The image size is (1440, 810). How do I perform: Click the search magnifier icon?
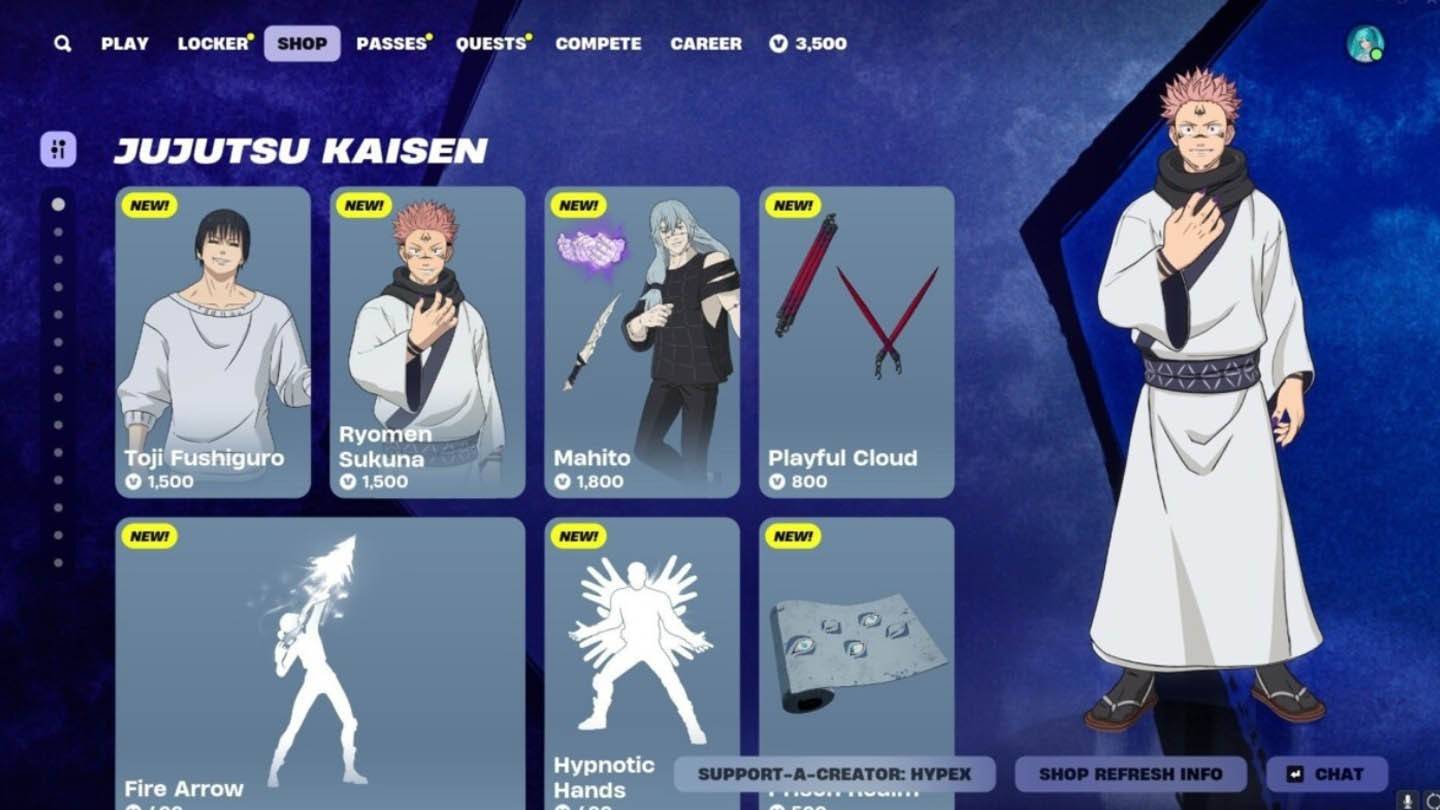63,43
